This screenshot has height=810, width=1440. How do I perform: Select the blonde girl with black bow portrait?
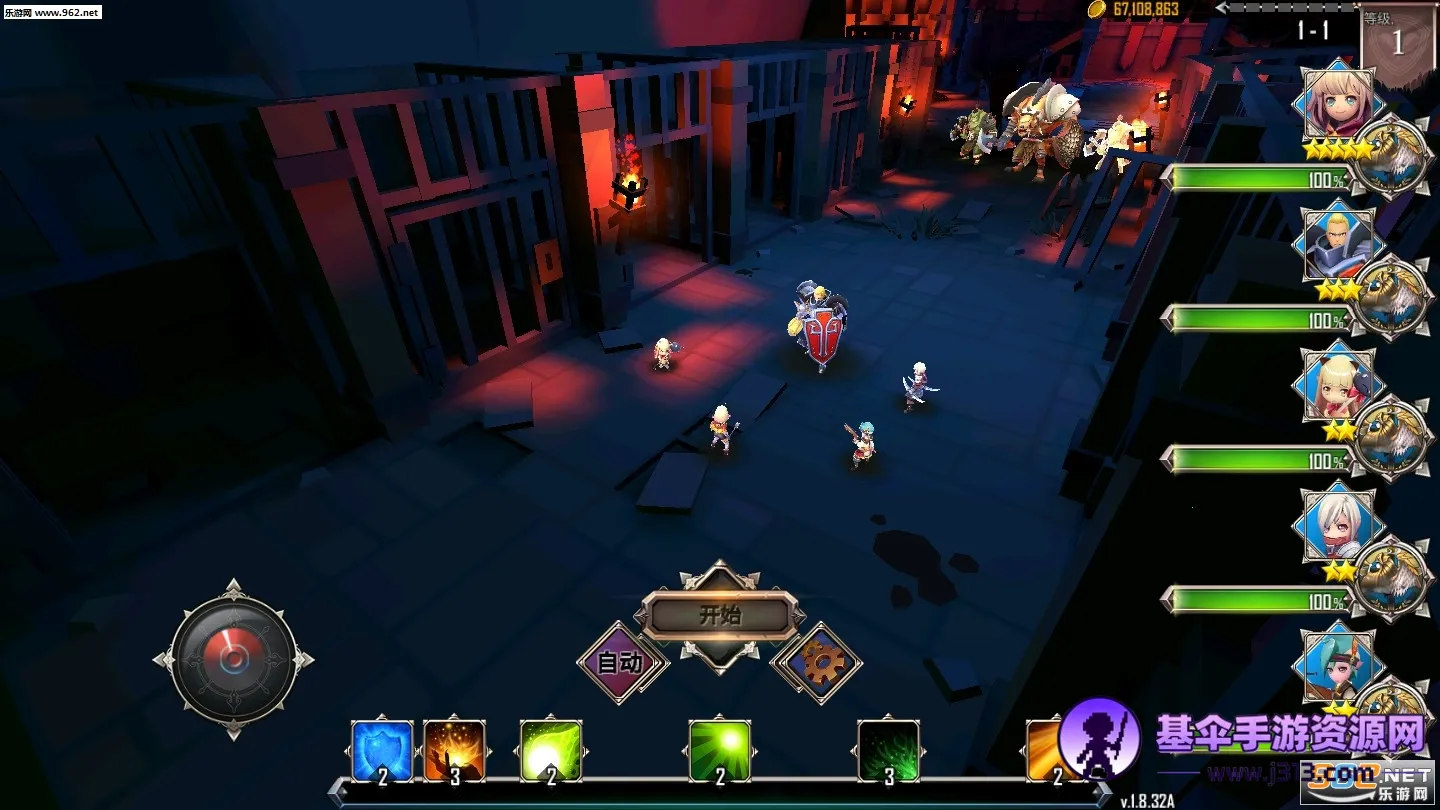point(1339,385)
